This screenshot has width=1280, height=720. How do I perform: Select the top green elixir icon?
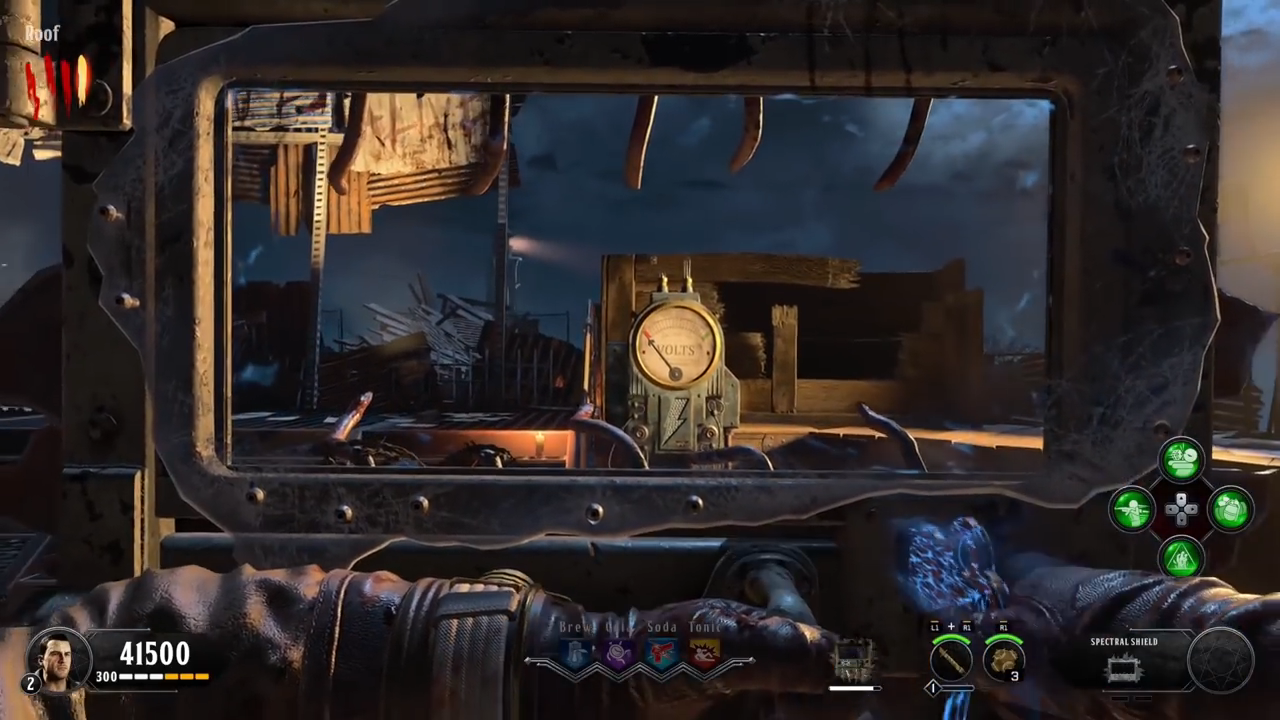pos(1181,461)
